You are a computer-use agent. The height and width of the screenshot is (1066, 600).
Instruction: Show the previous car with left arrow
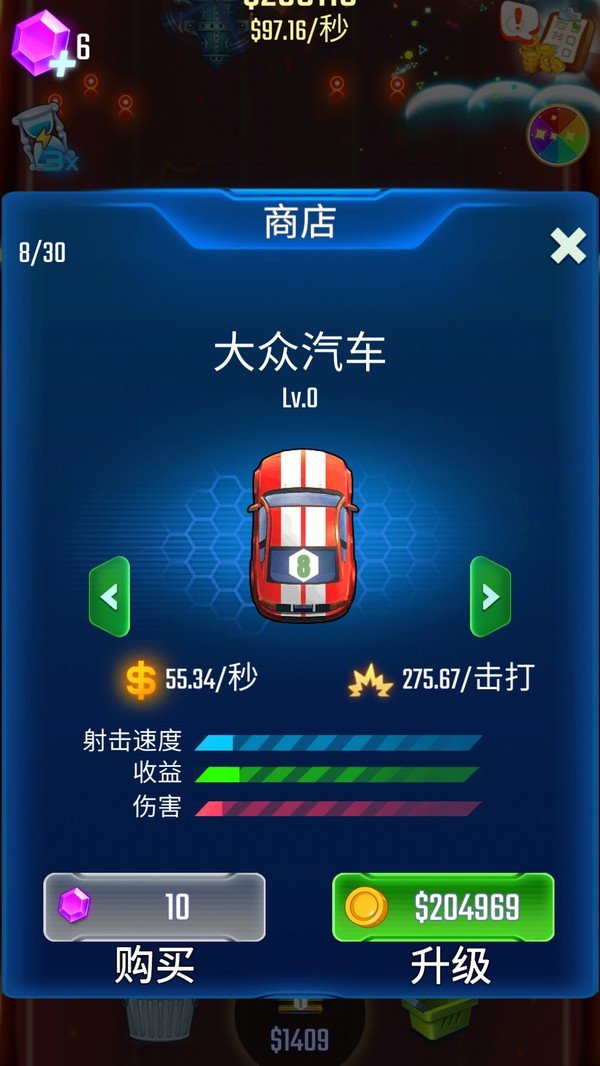[x=109, y=597]
